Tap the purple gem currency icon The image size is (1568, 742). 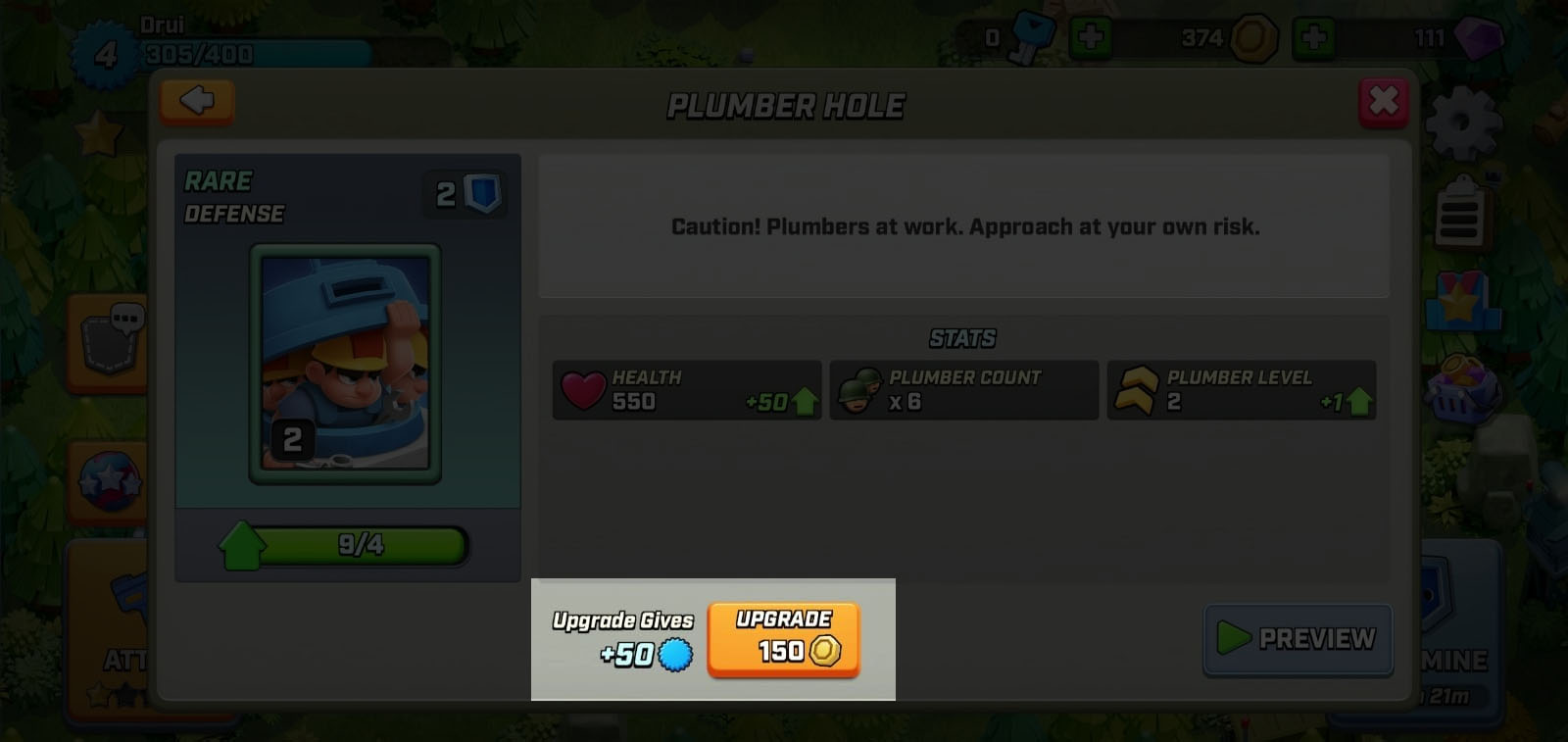pos(1477,39)
